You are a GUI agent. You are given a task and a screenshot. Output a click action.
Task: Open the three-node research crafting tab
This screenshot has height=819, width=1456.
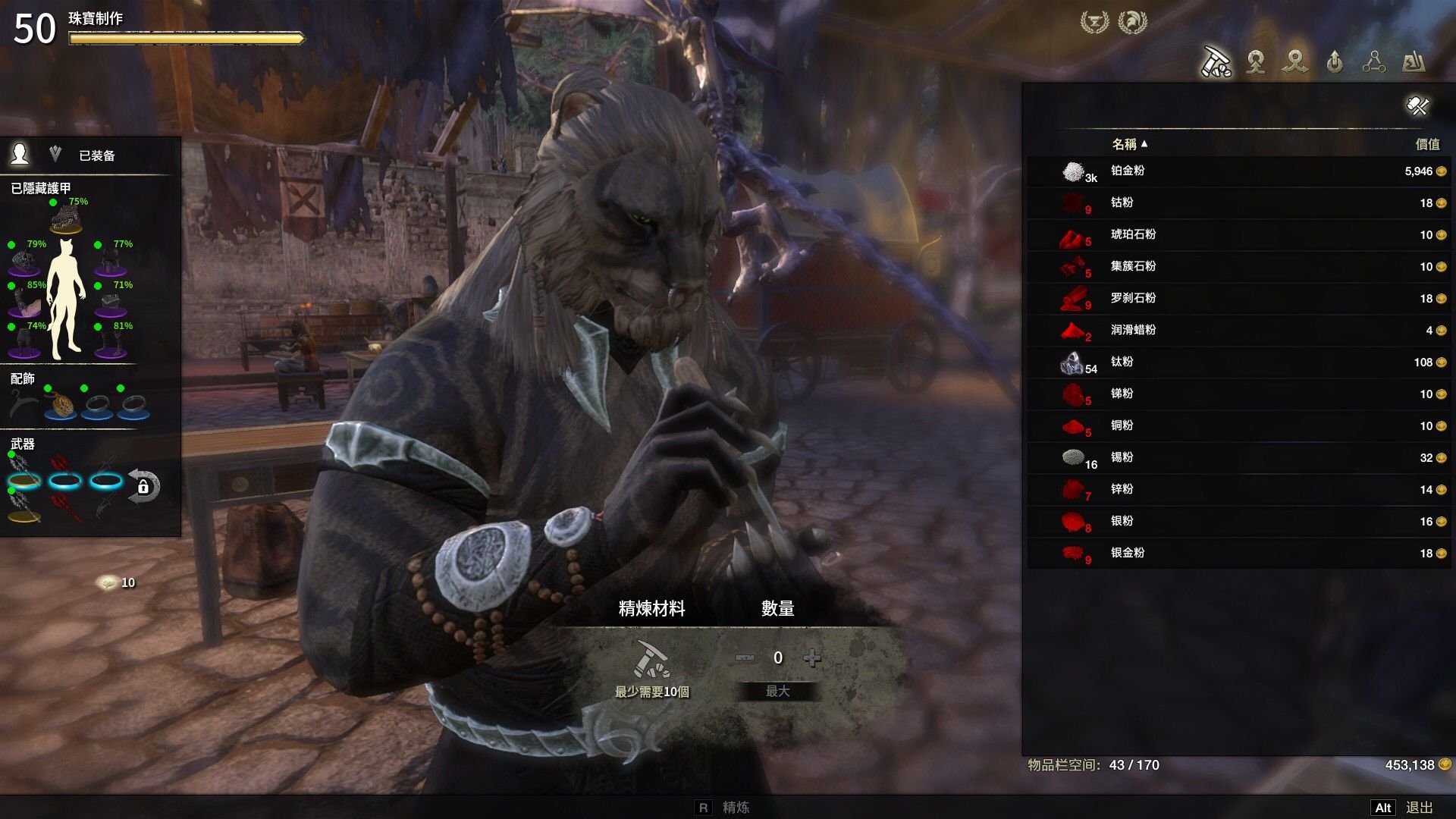[1373, 62]
